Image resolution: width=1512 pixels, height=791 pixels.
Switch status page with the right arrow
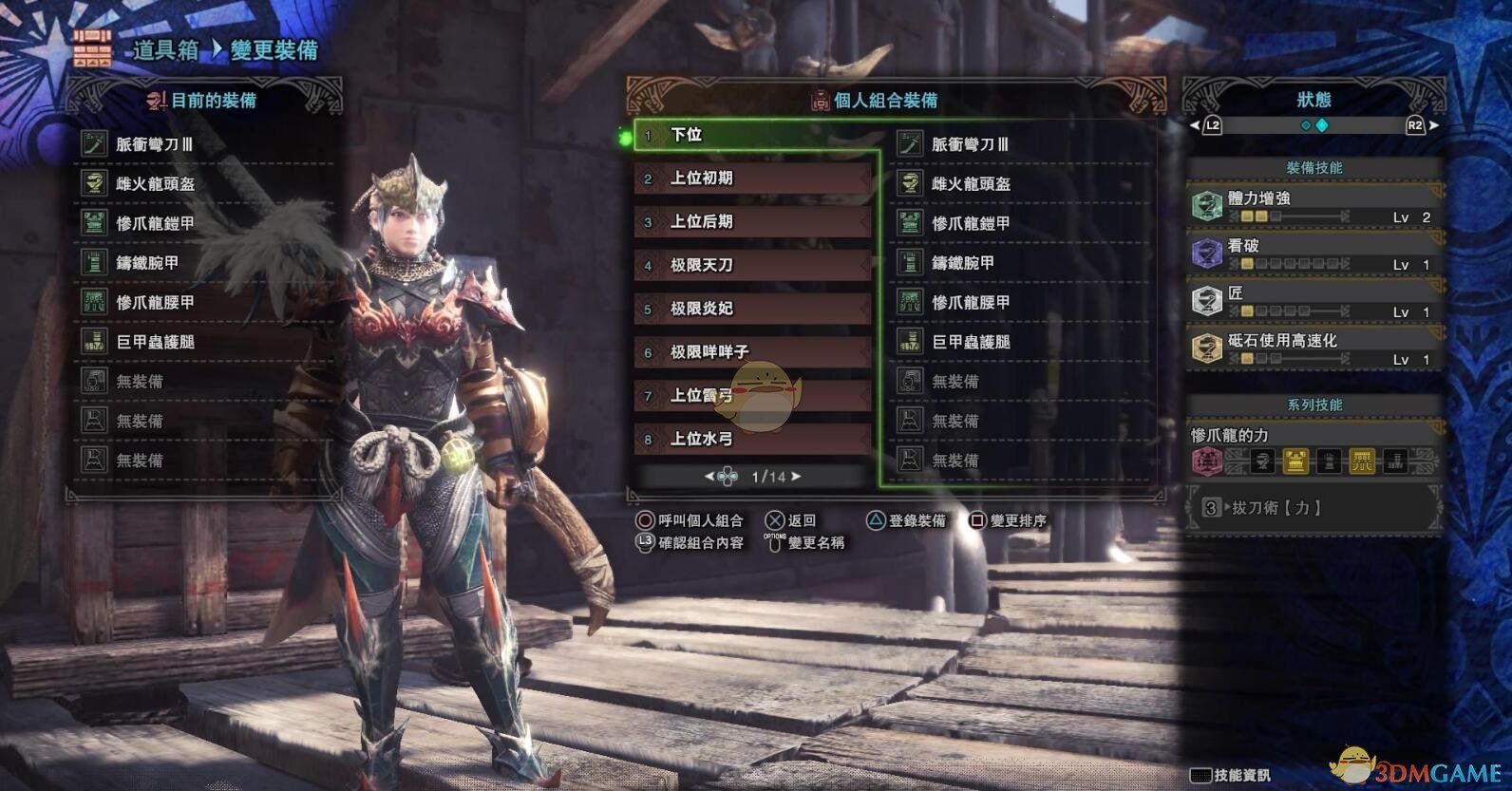click(1434, 125)
